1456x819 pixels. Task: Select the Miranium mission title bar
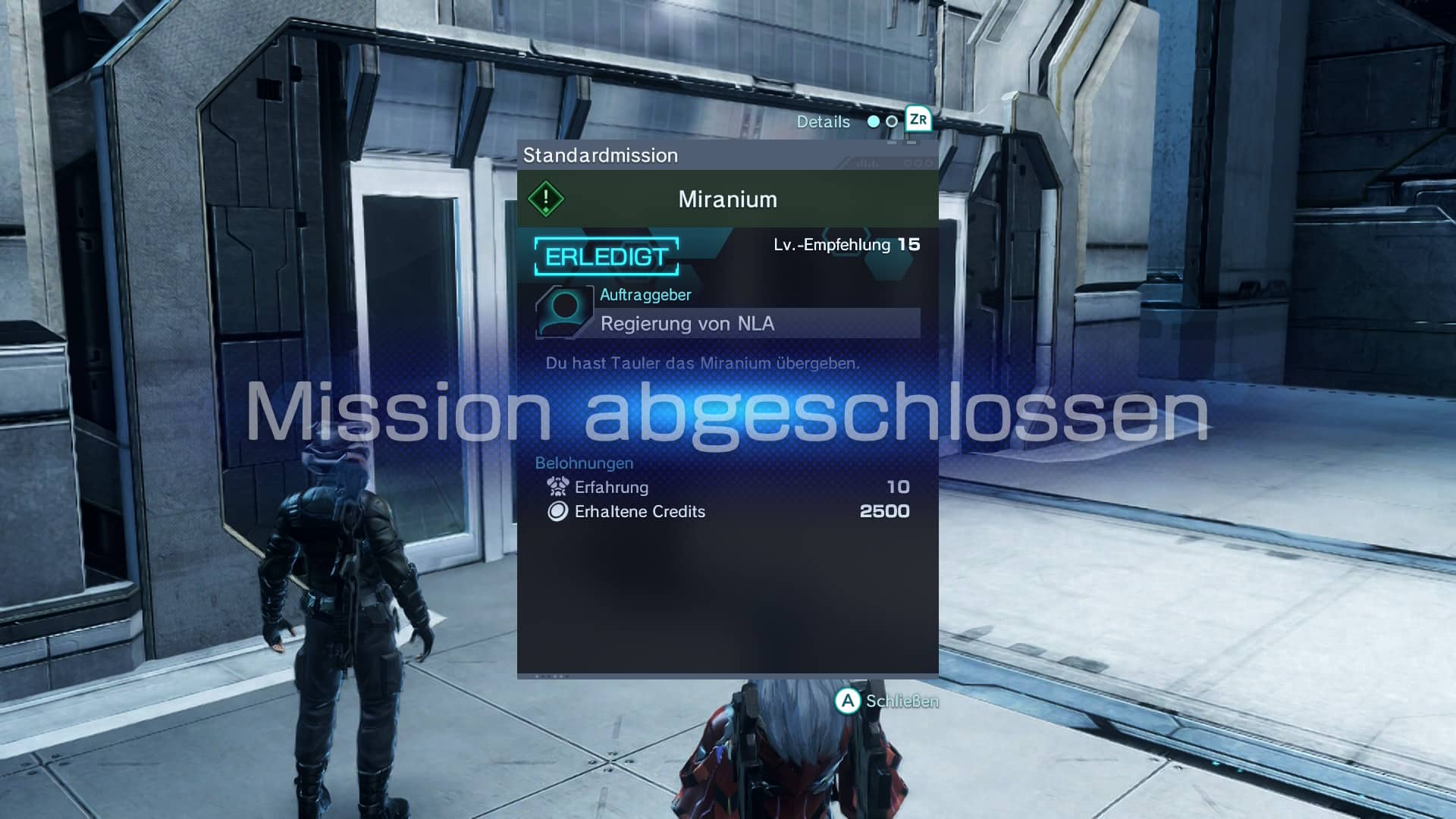[x=727, y=199]
